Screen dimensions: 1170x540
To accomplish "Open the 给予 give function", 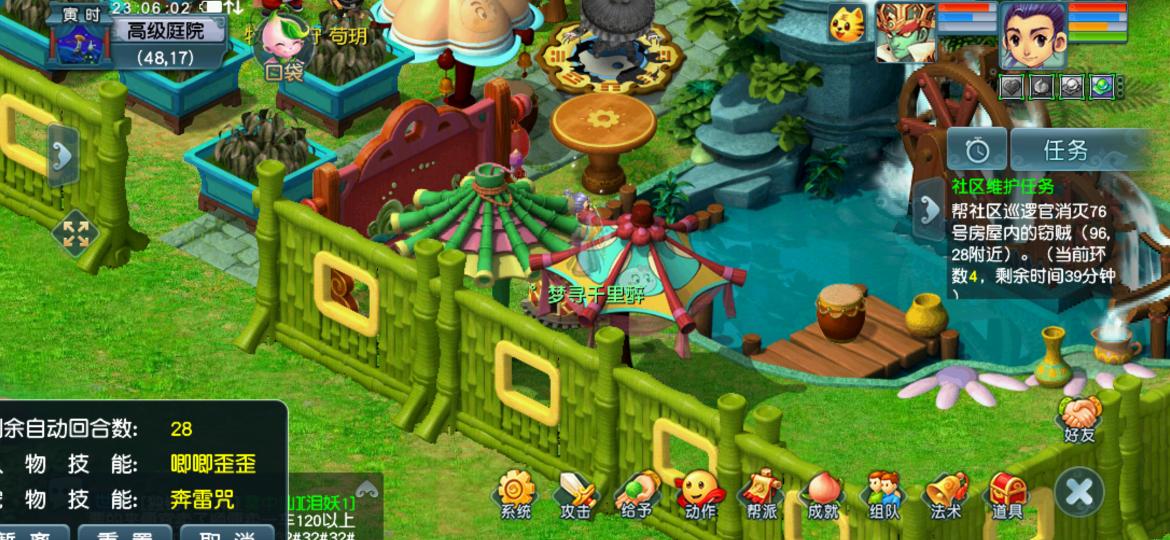I will click(638, 495).
